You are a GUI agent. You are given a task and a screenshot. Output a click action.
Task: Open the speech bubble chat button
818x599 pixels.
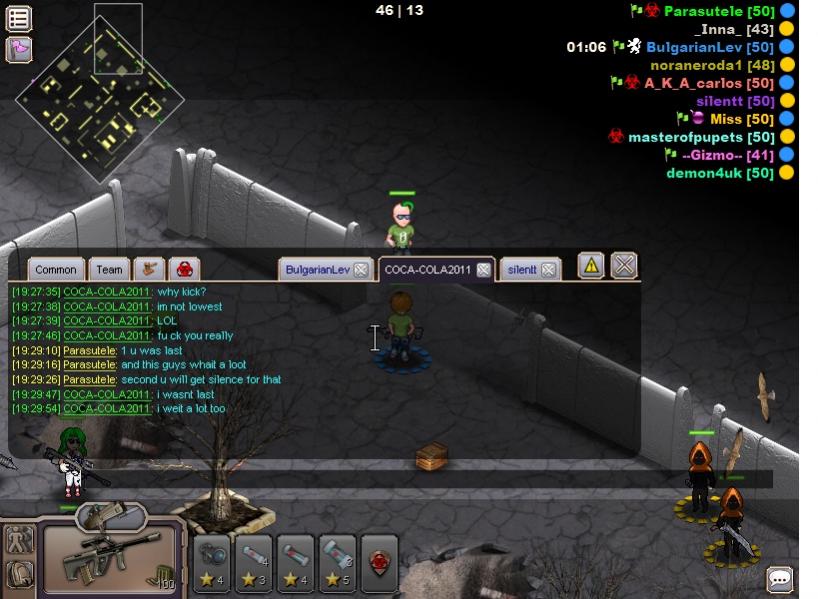[x=779, y=579]
